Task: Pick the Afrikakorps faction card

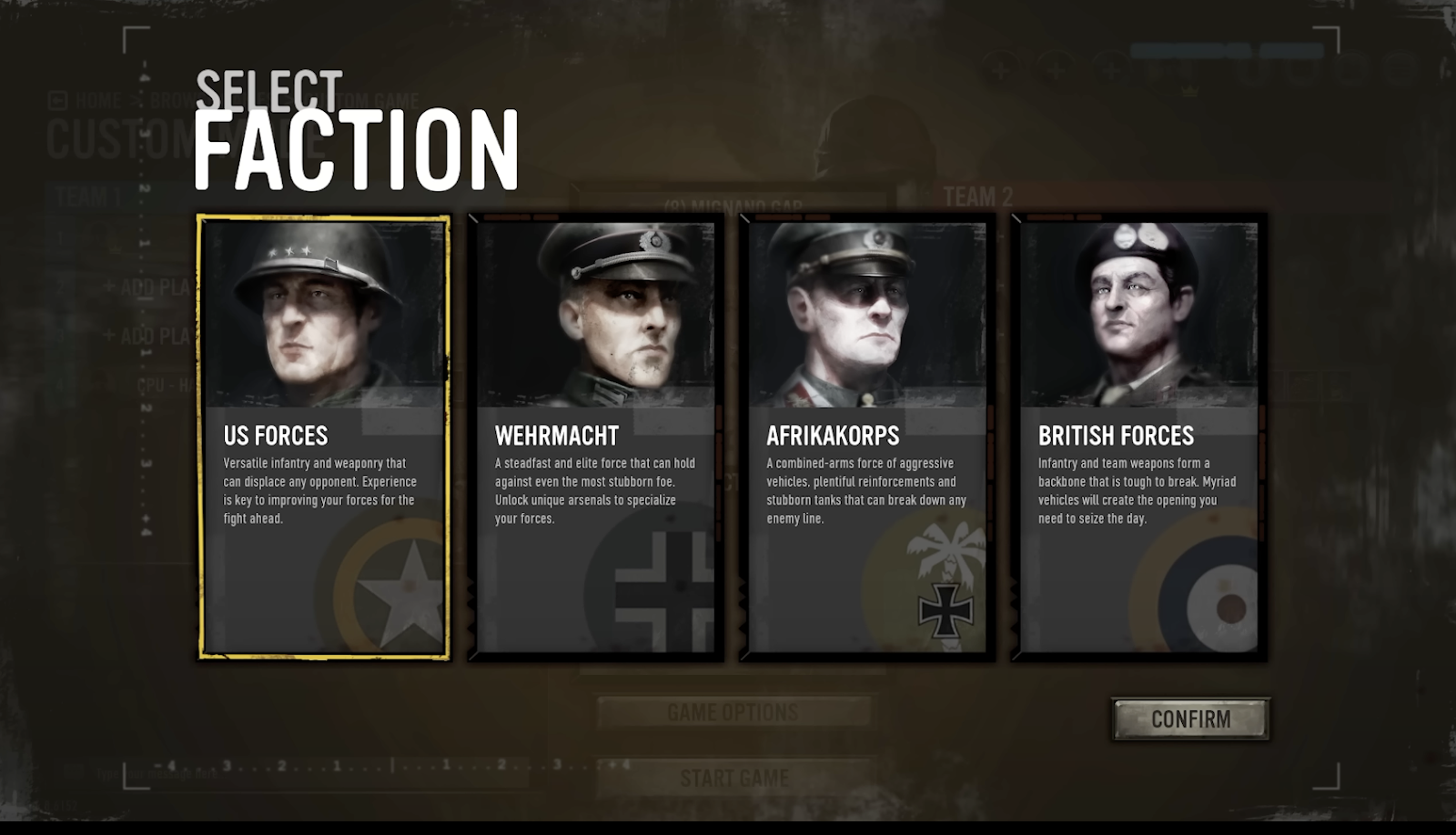Action: (x=866, y=437)
